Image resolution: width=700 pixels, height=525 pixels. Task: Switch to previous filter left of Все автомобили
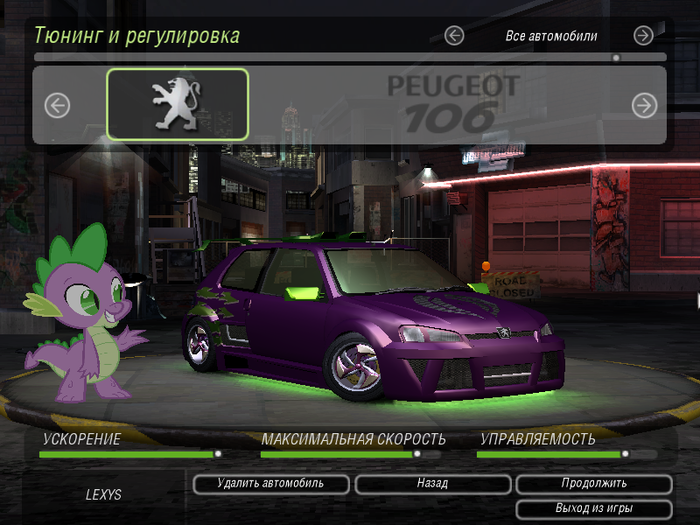[x=454, y=36]
